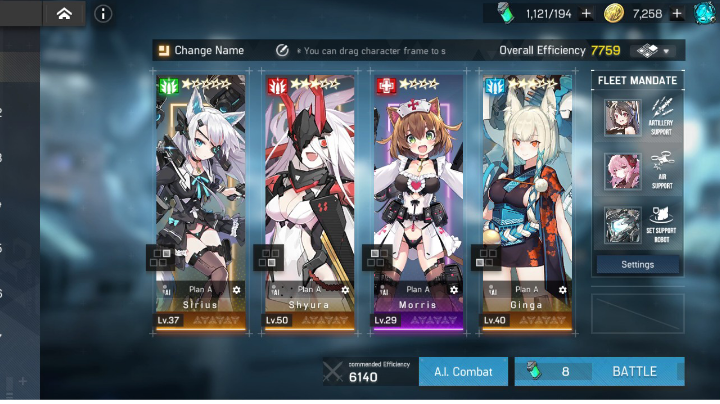This screenshot has width=720, height=404.
Task: Choose the Morris character card
Action: [x=418, y=180]
